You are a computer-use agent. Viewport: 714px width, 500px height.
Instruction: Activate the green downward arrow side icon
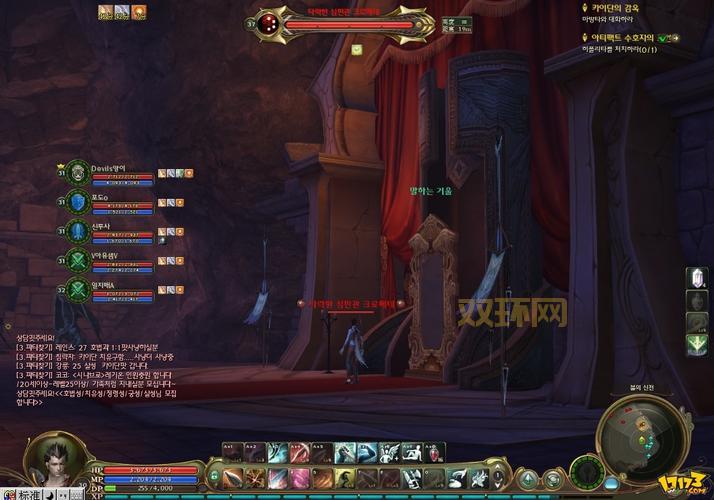coord(697,345)
